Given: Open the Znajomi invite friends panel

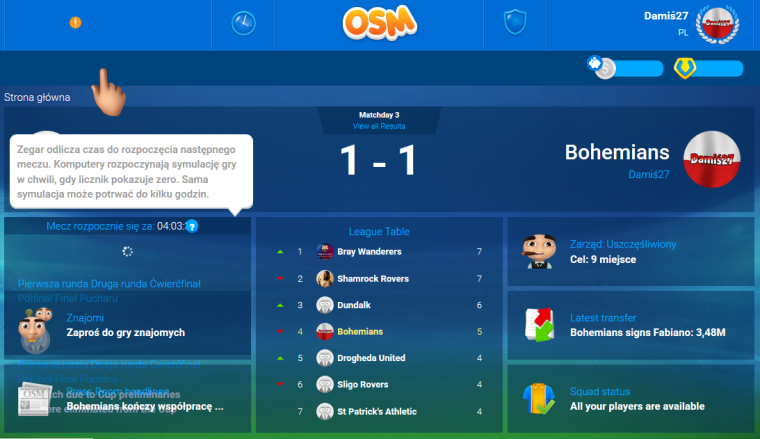Looking at the screenshot, I should tap(127, 326).
